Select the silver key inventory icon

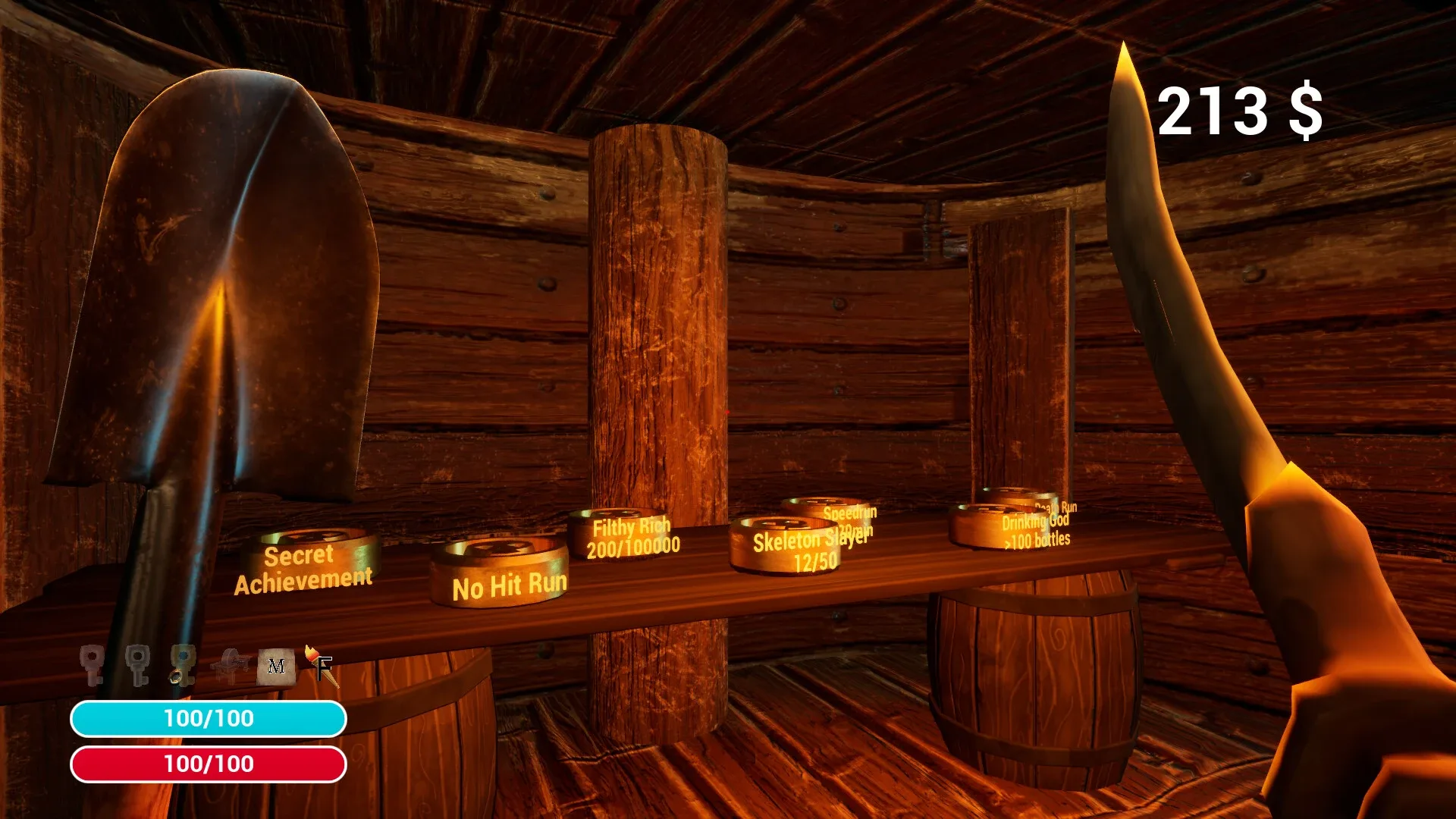click(x=136, y=661)
